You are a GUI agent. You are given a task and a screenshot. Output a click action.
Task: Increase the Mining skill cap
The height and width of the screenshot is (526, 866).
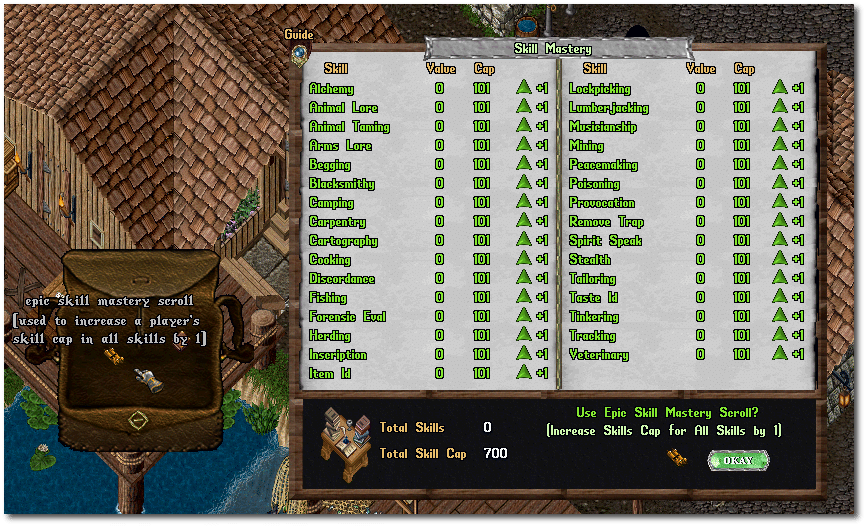pyautogui.click(x=779, y=145)
